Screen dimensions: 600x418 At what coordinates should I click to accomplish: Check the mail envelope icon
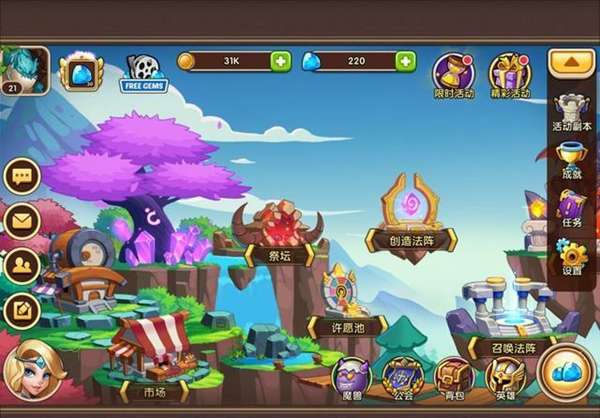coord(21,220)
